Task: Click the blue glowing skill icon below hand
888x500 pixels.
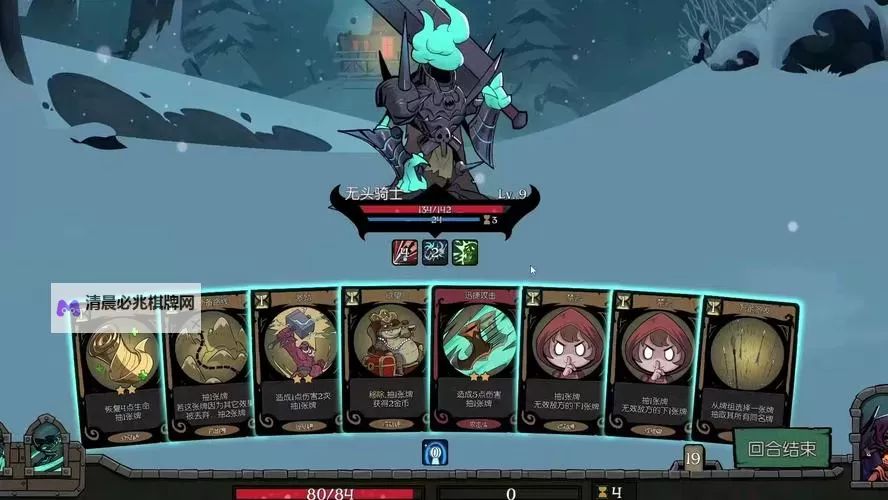Action: (435, 453)
